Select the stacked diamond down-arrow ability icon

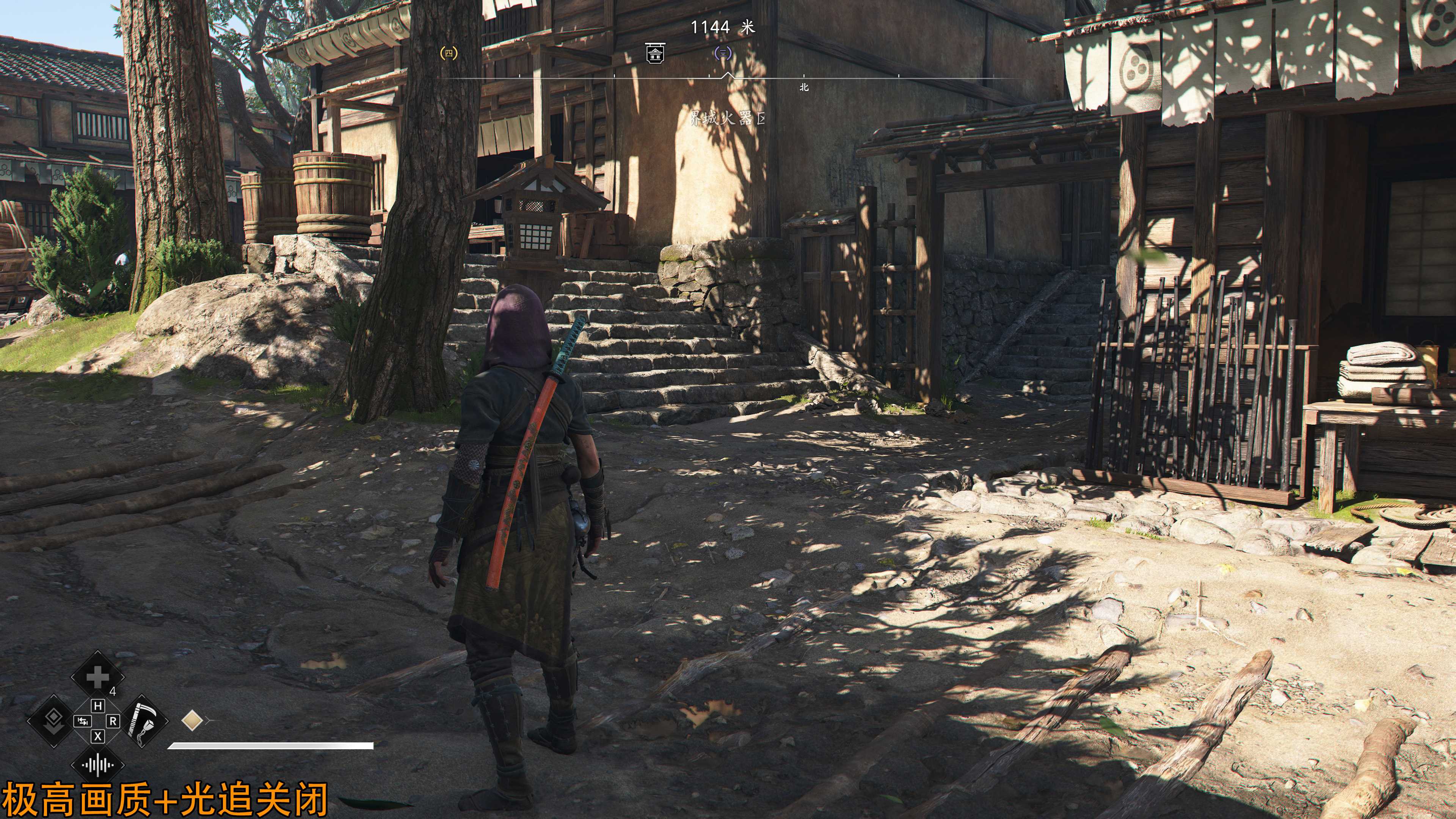[x=54, y=721]
